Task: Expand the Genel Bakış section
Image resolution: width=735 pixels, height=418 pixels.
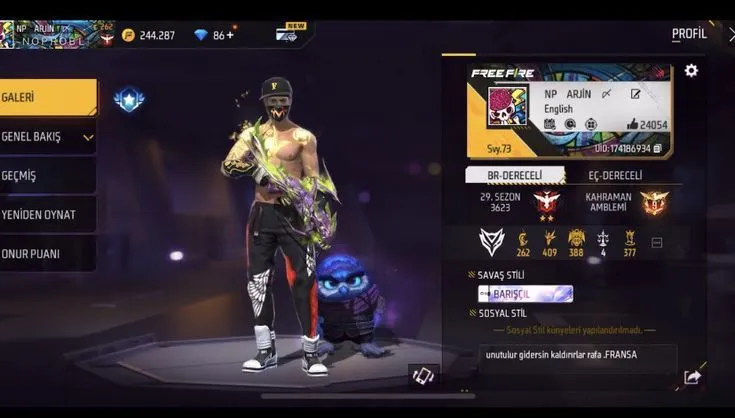Action: point(47,136)
